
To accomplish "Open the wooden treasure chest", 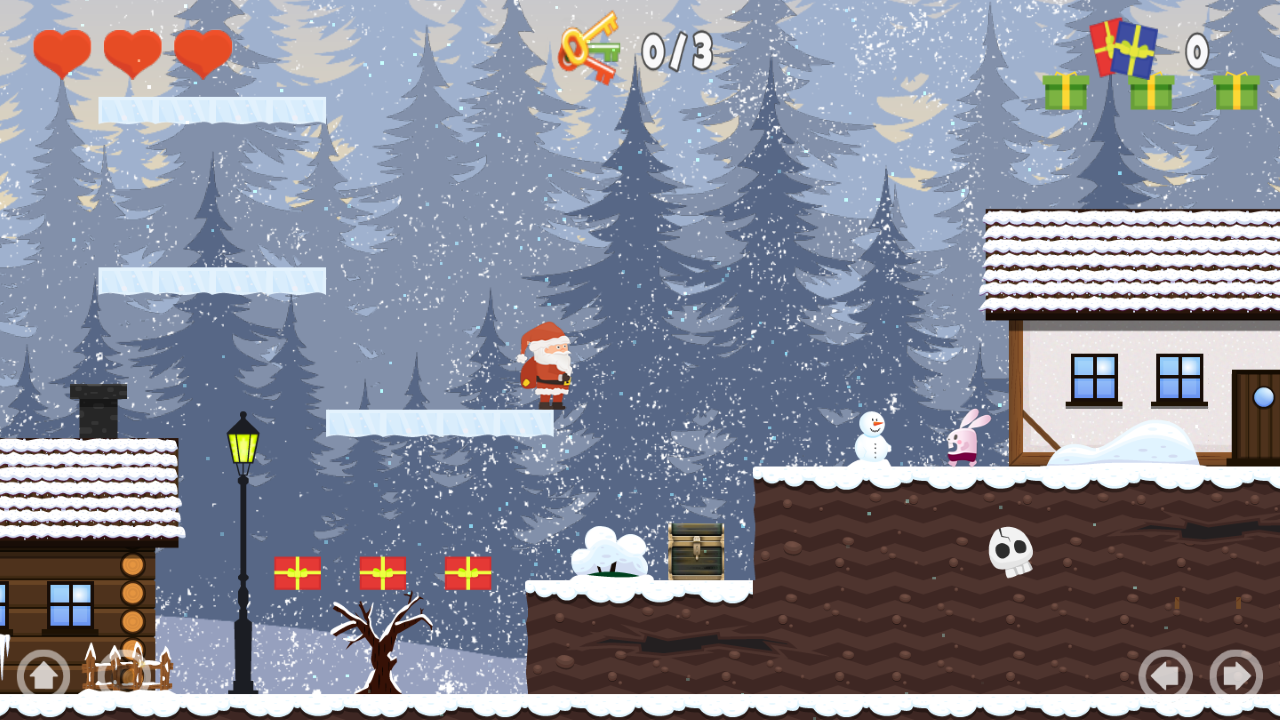I will pos(696,552).
